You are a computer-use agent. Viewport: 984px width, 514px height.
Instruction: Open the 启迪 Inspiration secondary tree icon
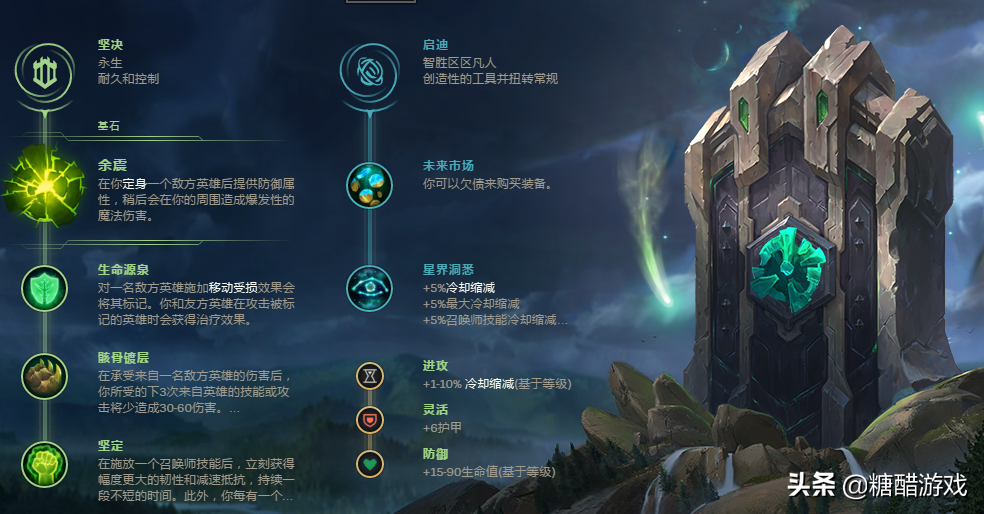[x=369, y=69]
